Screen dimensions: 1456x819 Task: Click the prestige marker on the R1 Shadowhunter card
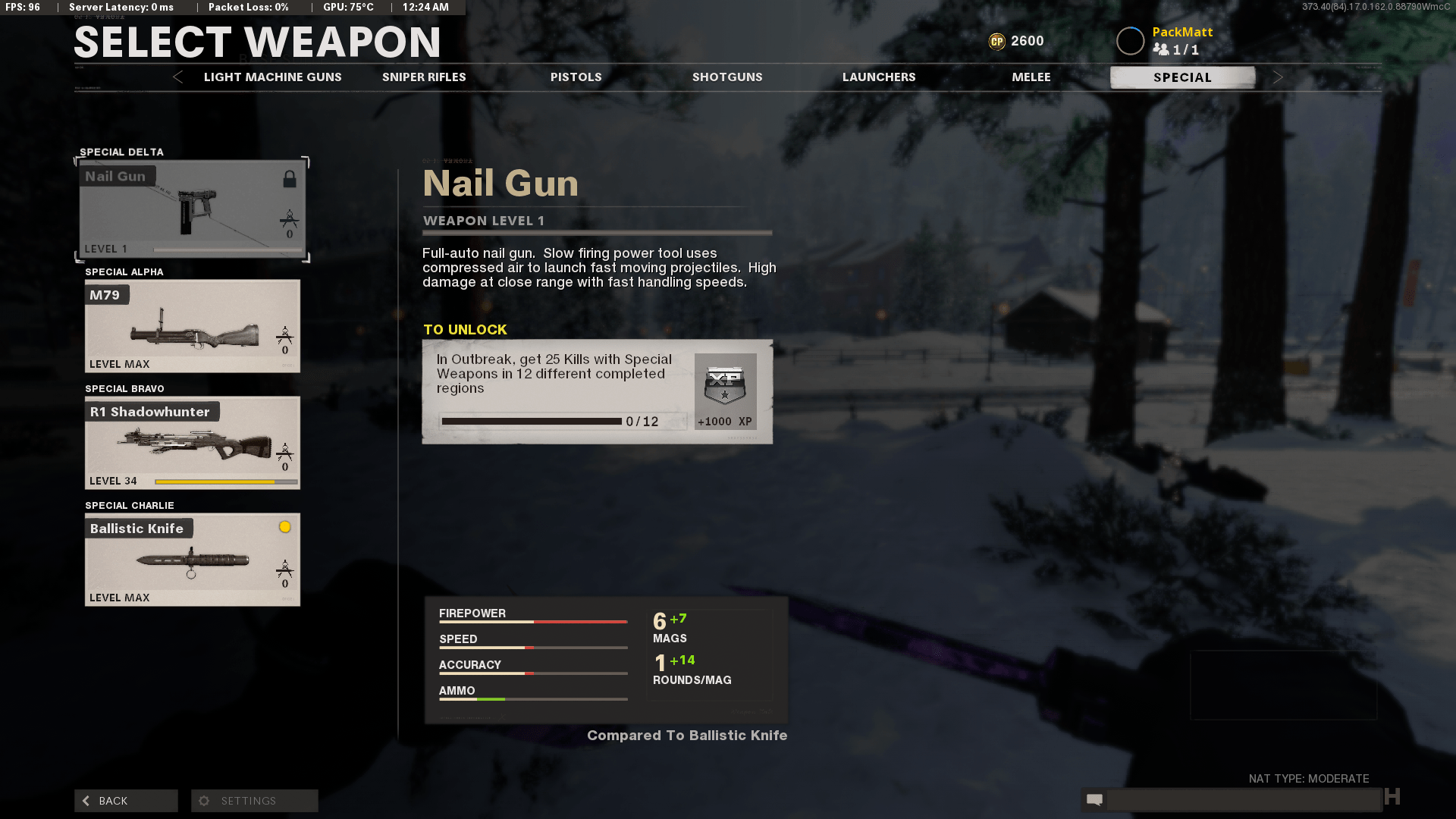(x=285, y=453)
